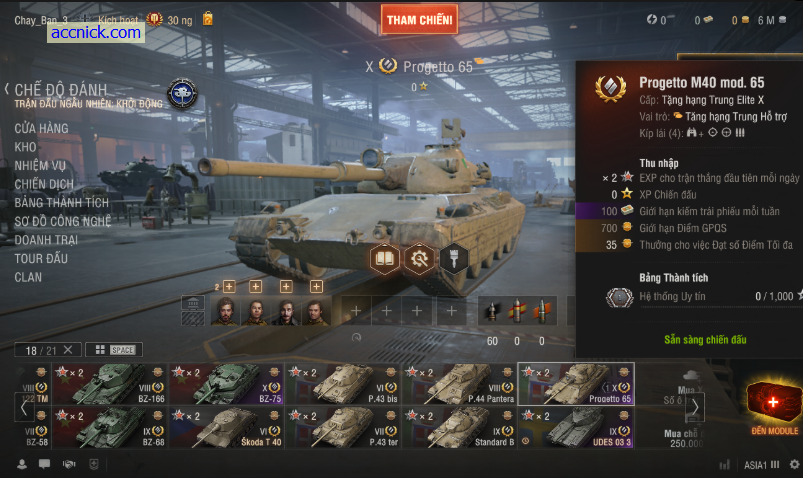Image resolution: width=803 pixels, height=478 pixels.
Task: Start battle with the THAM CHIẾN button
Action: pyautogui.click(x=420, y=19)
